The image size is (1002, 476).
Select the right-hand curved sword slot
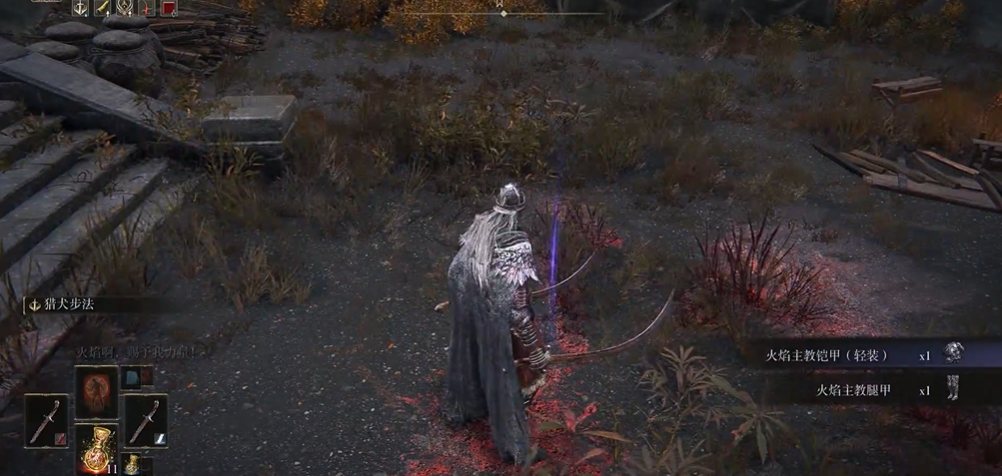click(145, 420)
